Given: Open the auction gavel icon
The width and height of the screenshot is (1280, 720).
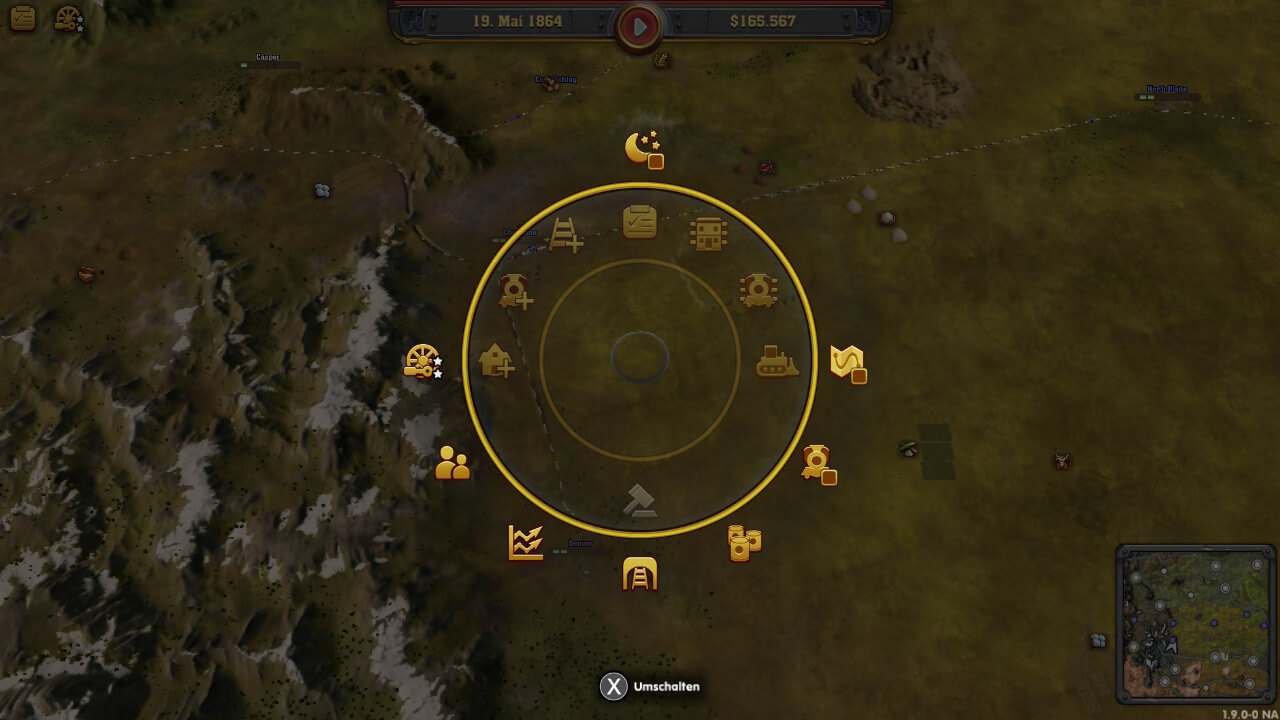Looking at the screenshot, I should click(x=639, y=500).
